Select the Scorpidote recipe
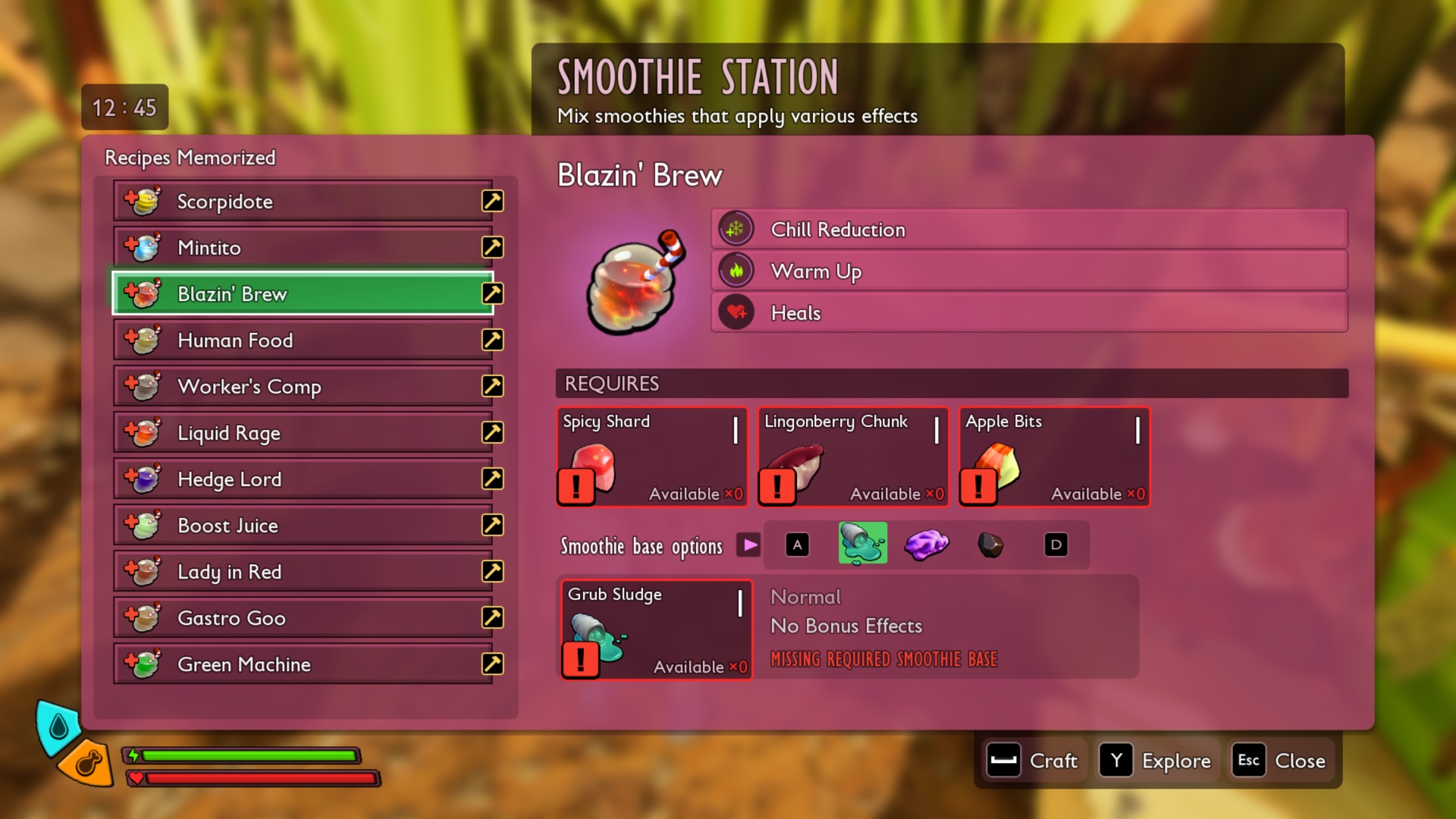 click(303, 202)
